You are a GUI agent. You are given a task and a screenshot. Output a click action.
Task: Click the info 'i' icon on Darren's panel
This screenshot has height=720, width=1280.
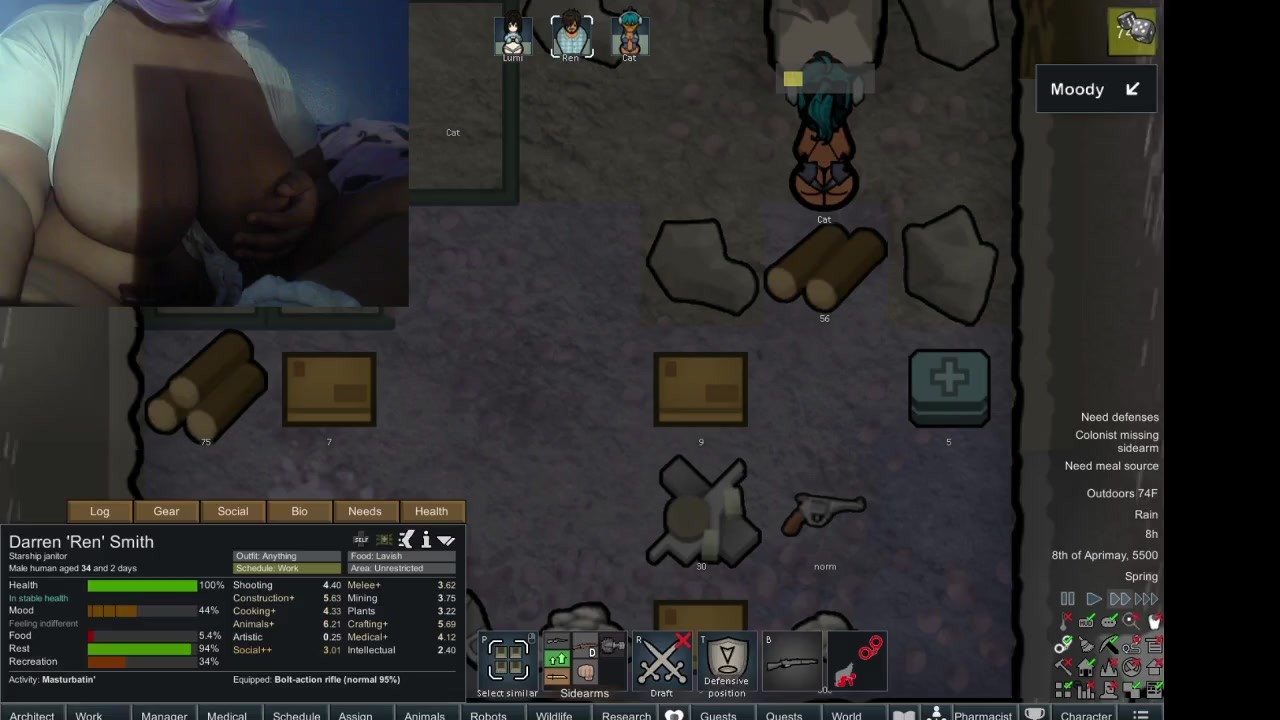pos(425,540)
